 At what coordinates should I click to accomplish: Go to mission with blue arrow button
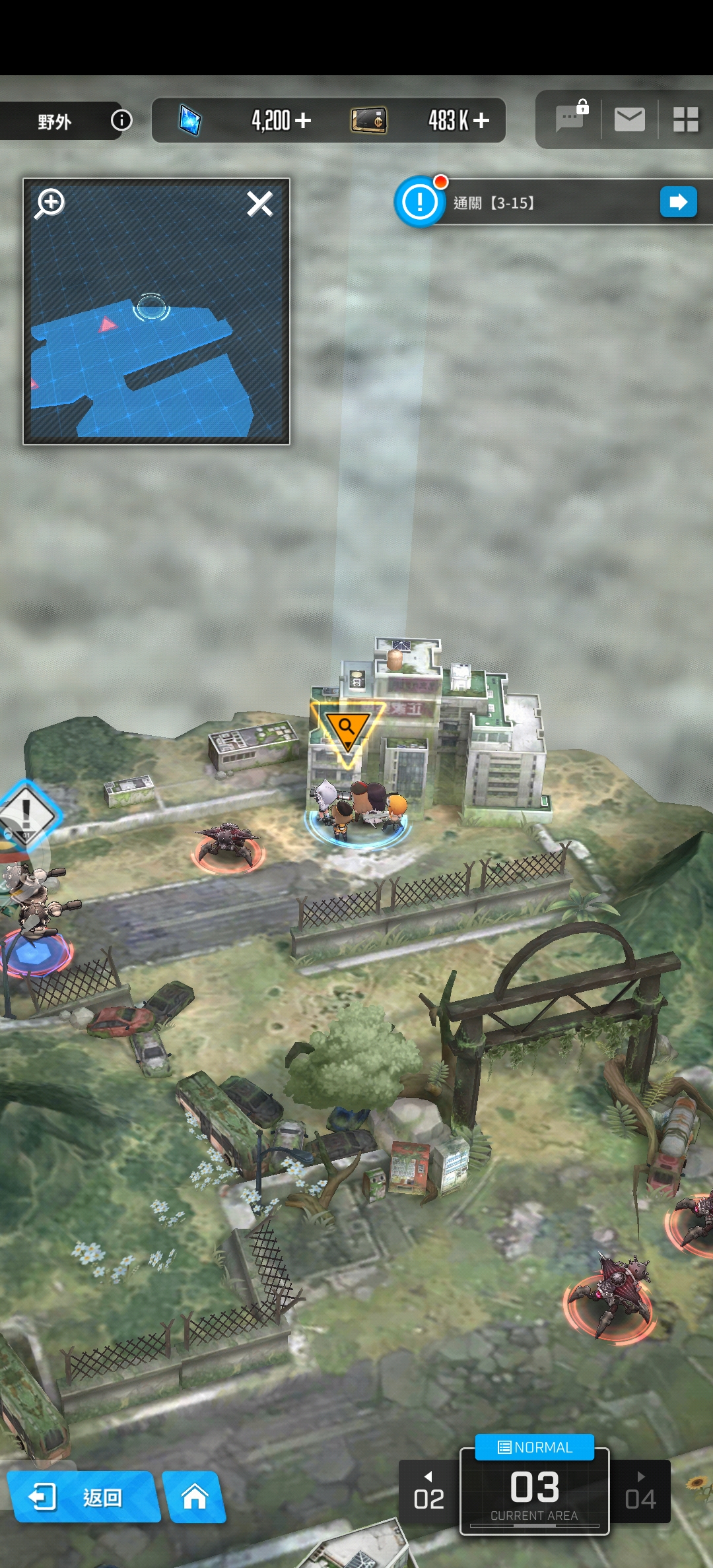tap(678, 202)
